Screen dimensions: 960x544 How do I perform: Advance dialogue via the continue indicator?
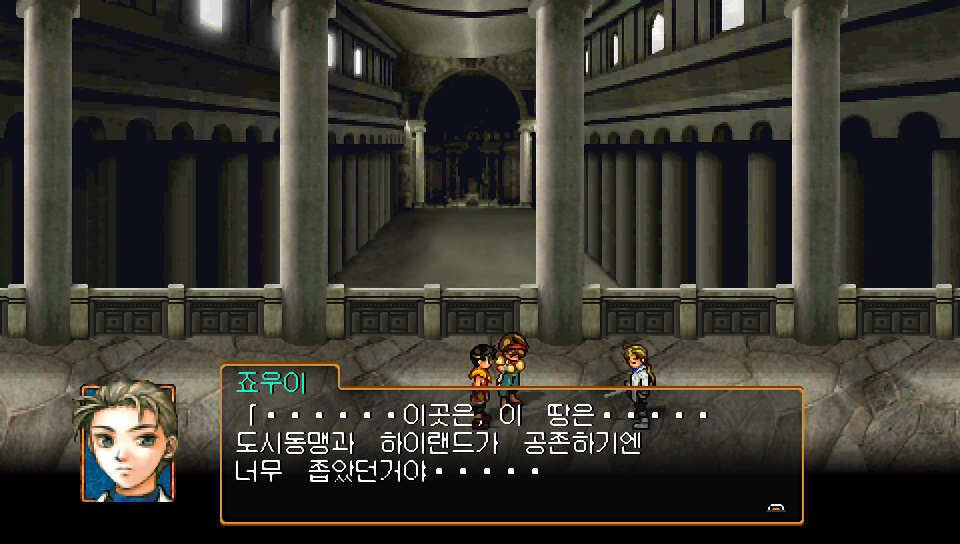pos(776,508)
